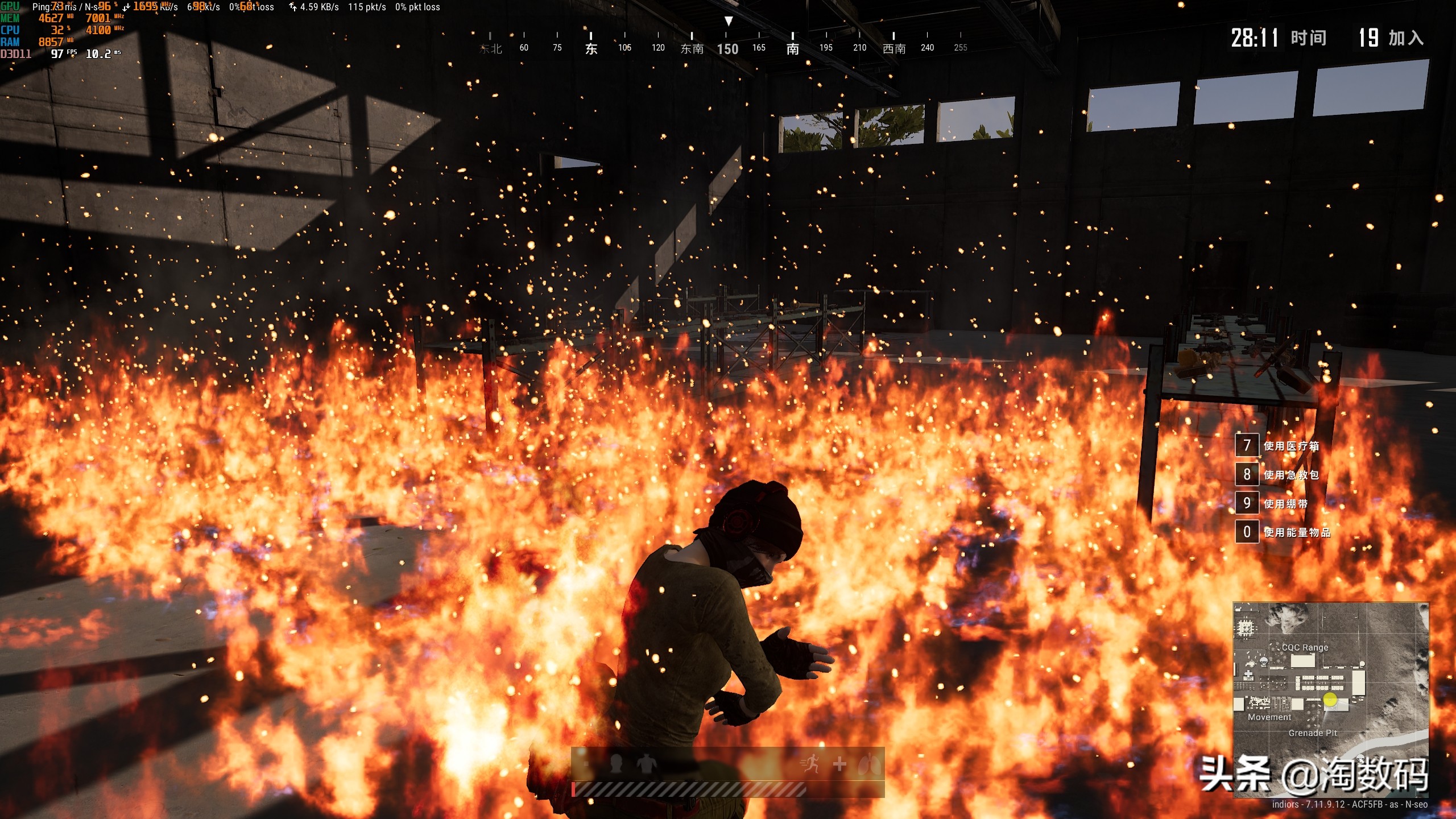Click the plus-shaped healing icon
The image size is (1456, 819).
click(839, 764)
